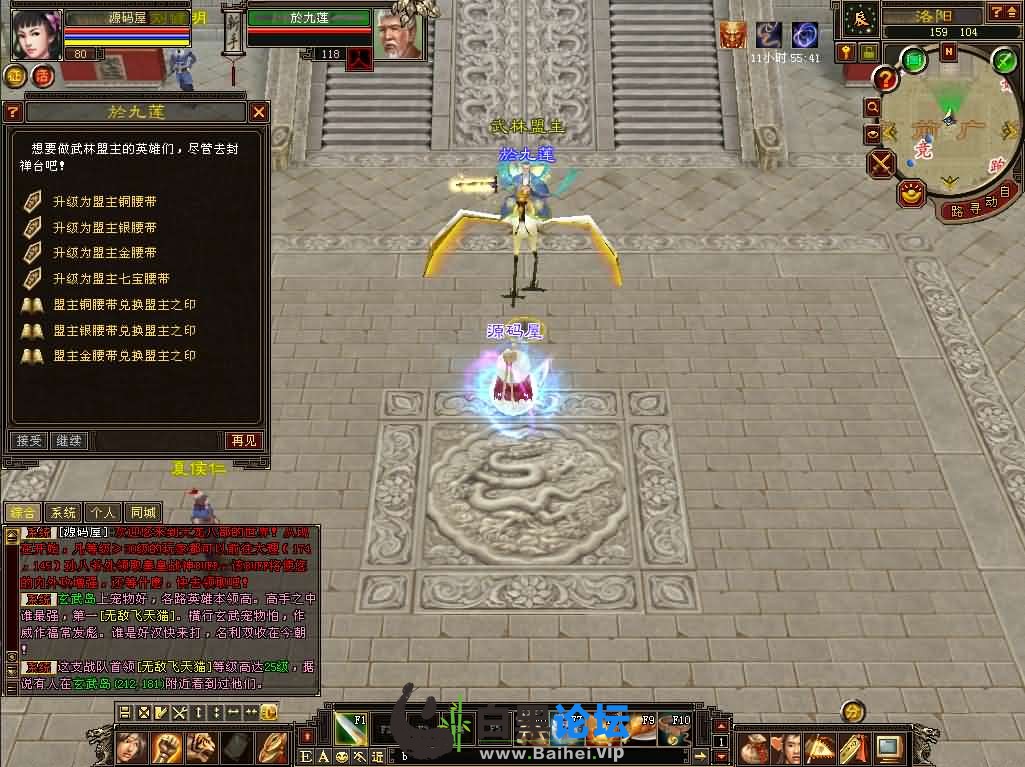
Task: Choose 升级为盟主七宝腰带 option
Action: click(110, 279)
